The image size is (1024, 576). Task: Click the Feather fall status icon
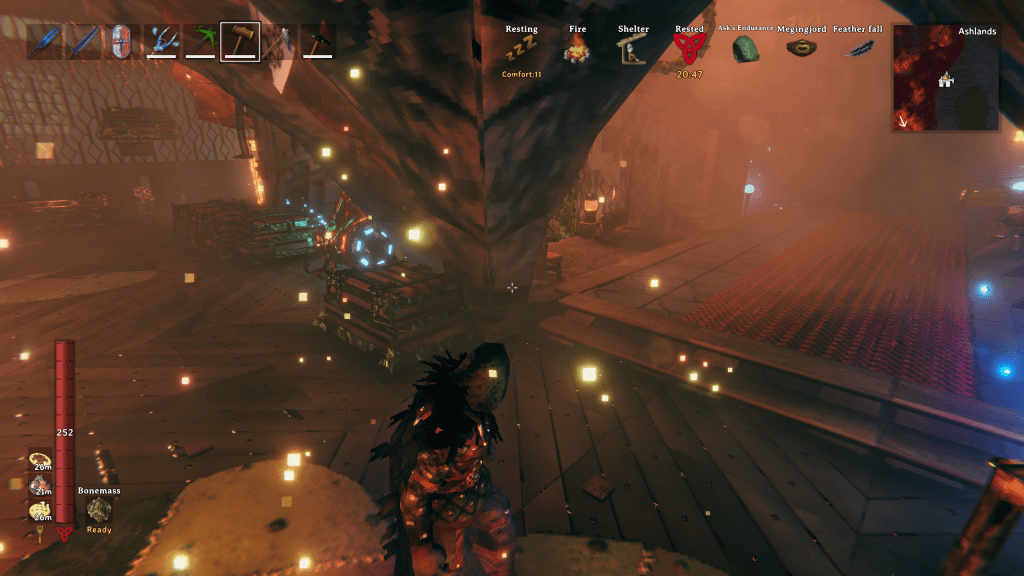[x=858, y=48]
